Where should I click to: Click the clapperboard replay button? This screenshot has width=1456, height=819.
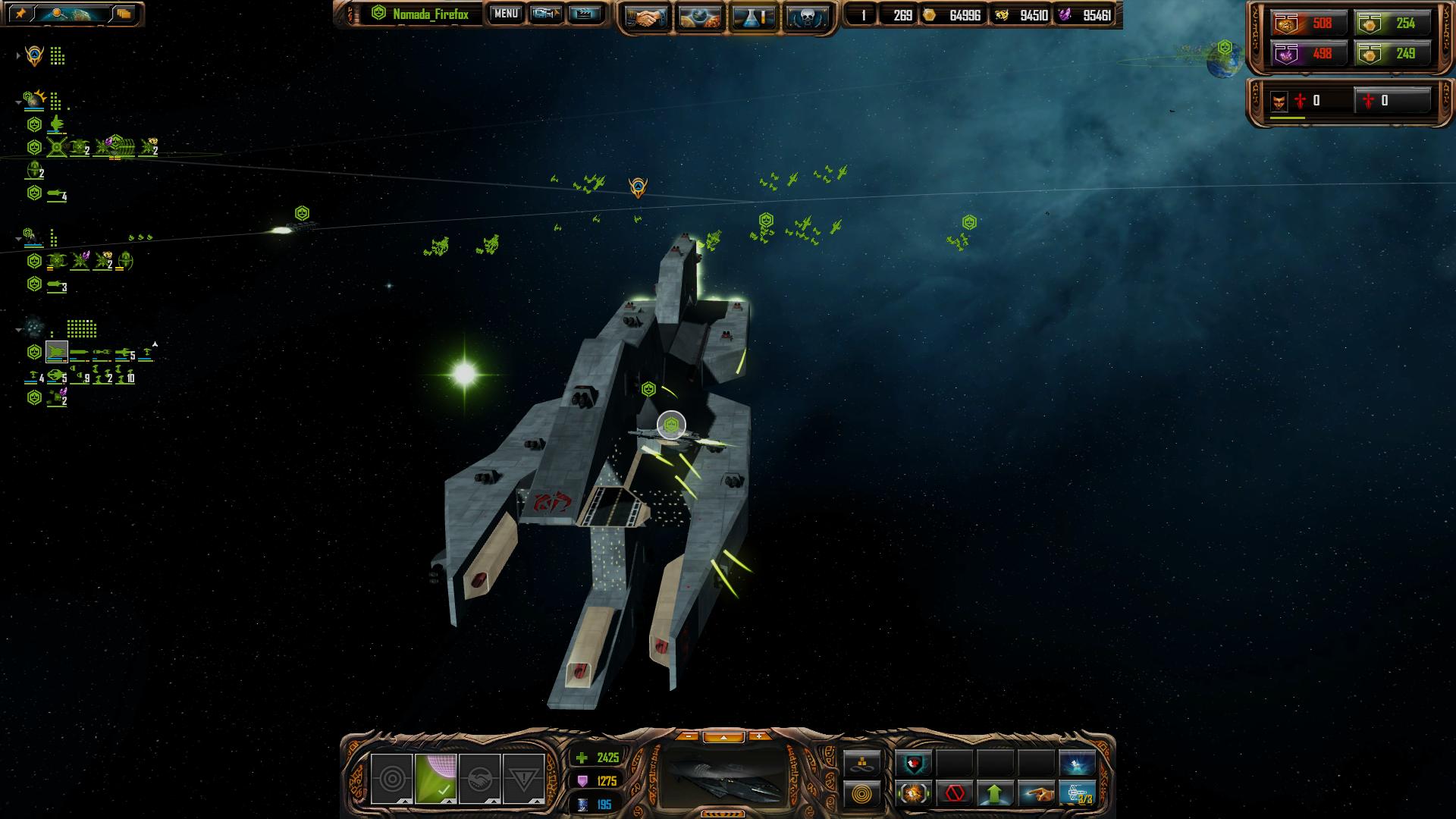pyautogui.click(x=585, y=14)
